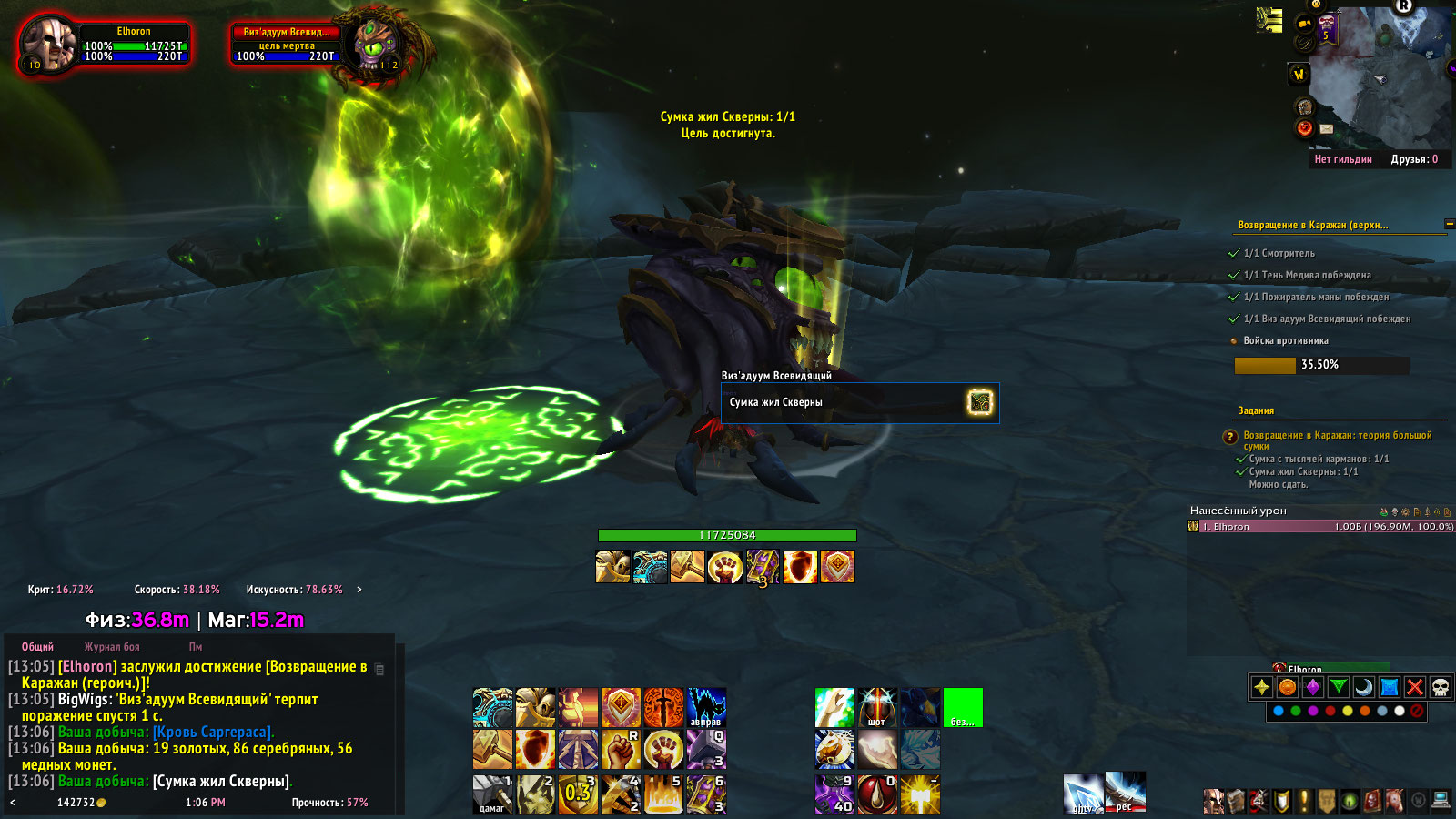Use the bright green 'без...' macro button
This screenshot has width=1456, height=819.
coord(963,707)
